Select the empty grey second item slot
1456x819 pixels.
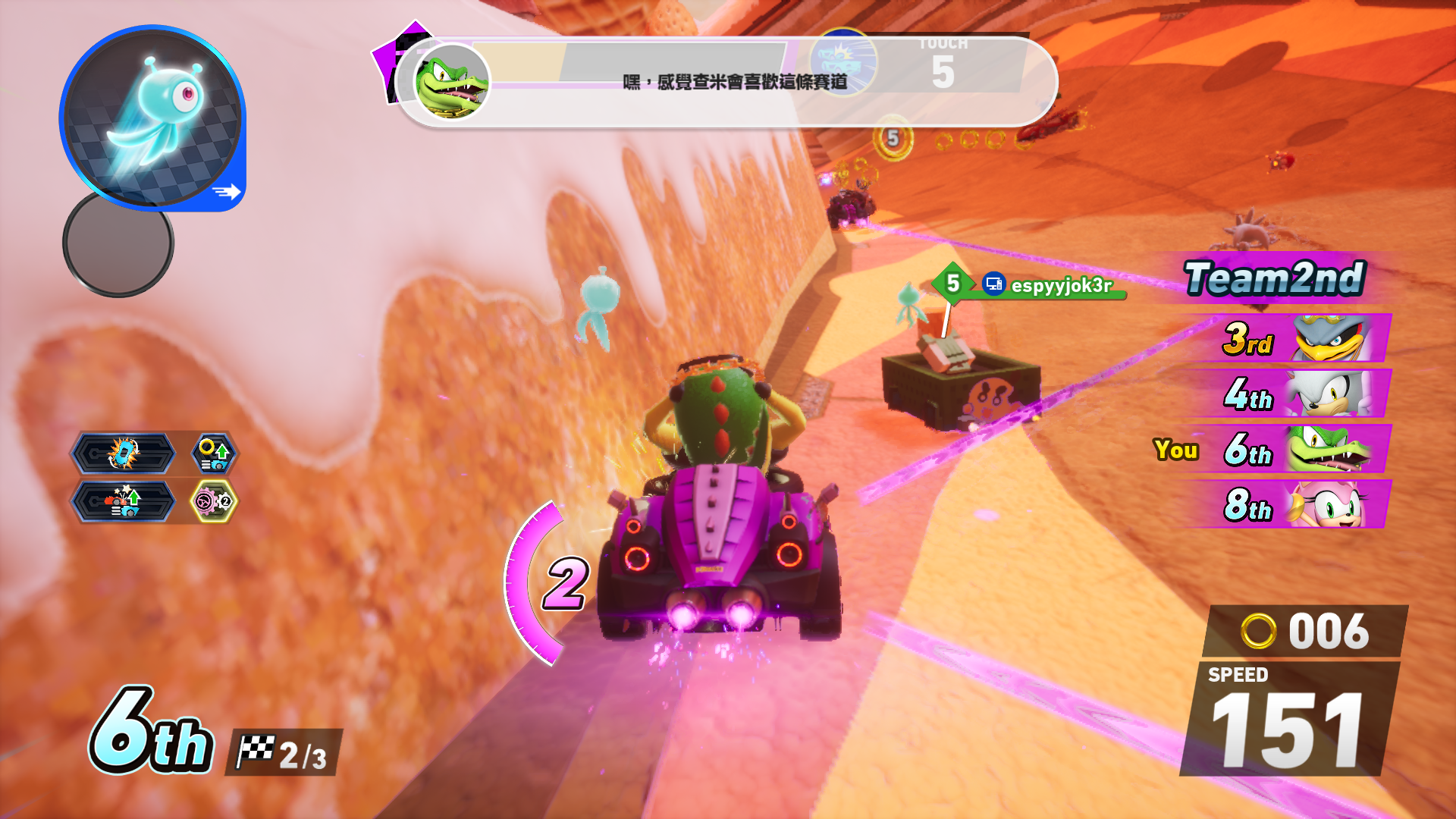[x=118, y=243]
